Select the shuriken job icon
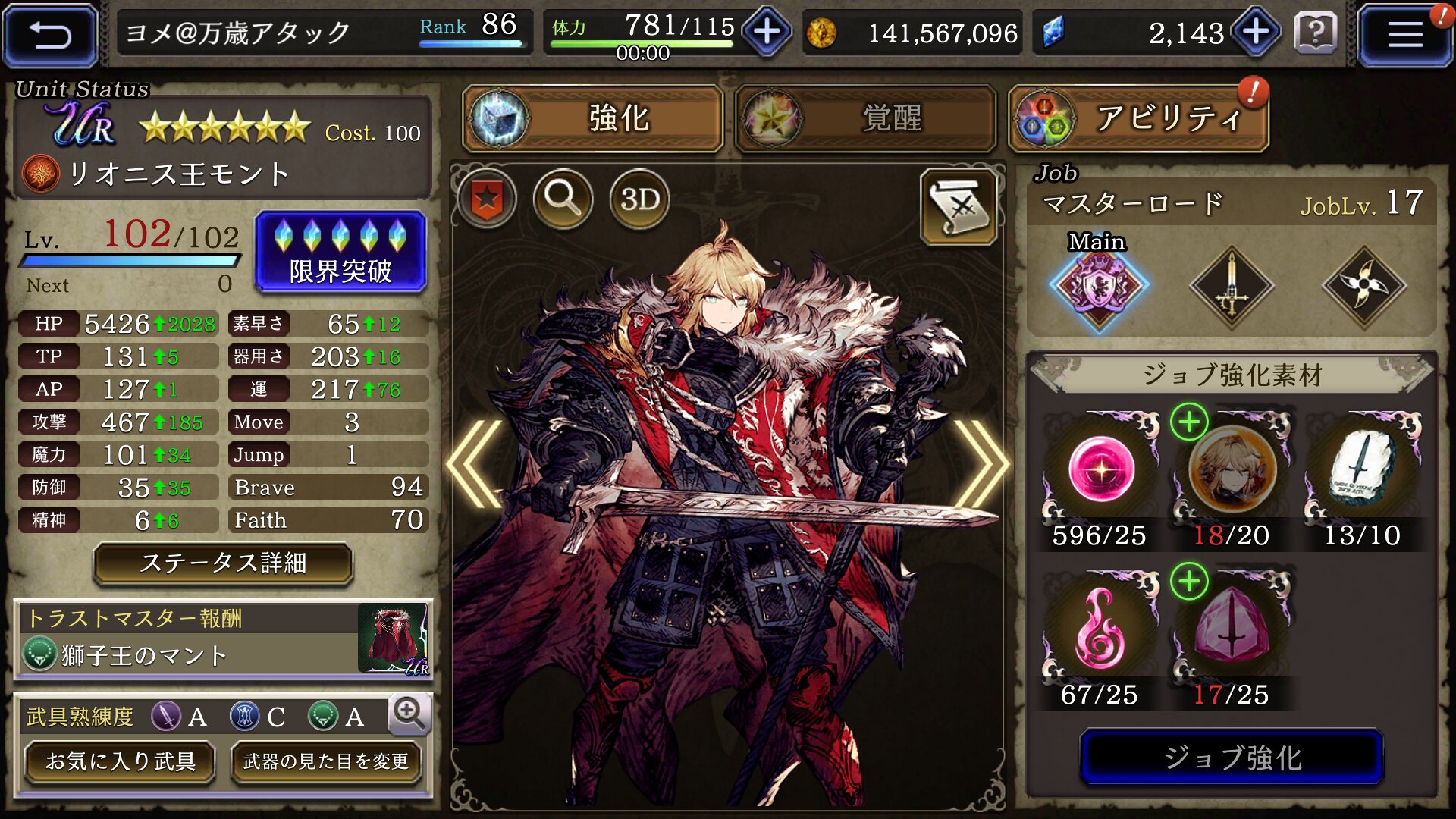 click(1364, 285)
